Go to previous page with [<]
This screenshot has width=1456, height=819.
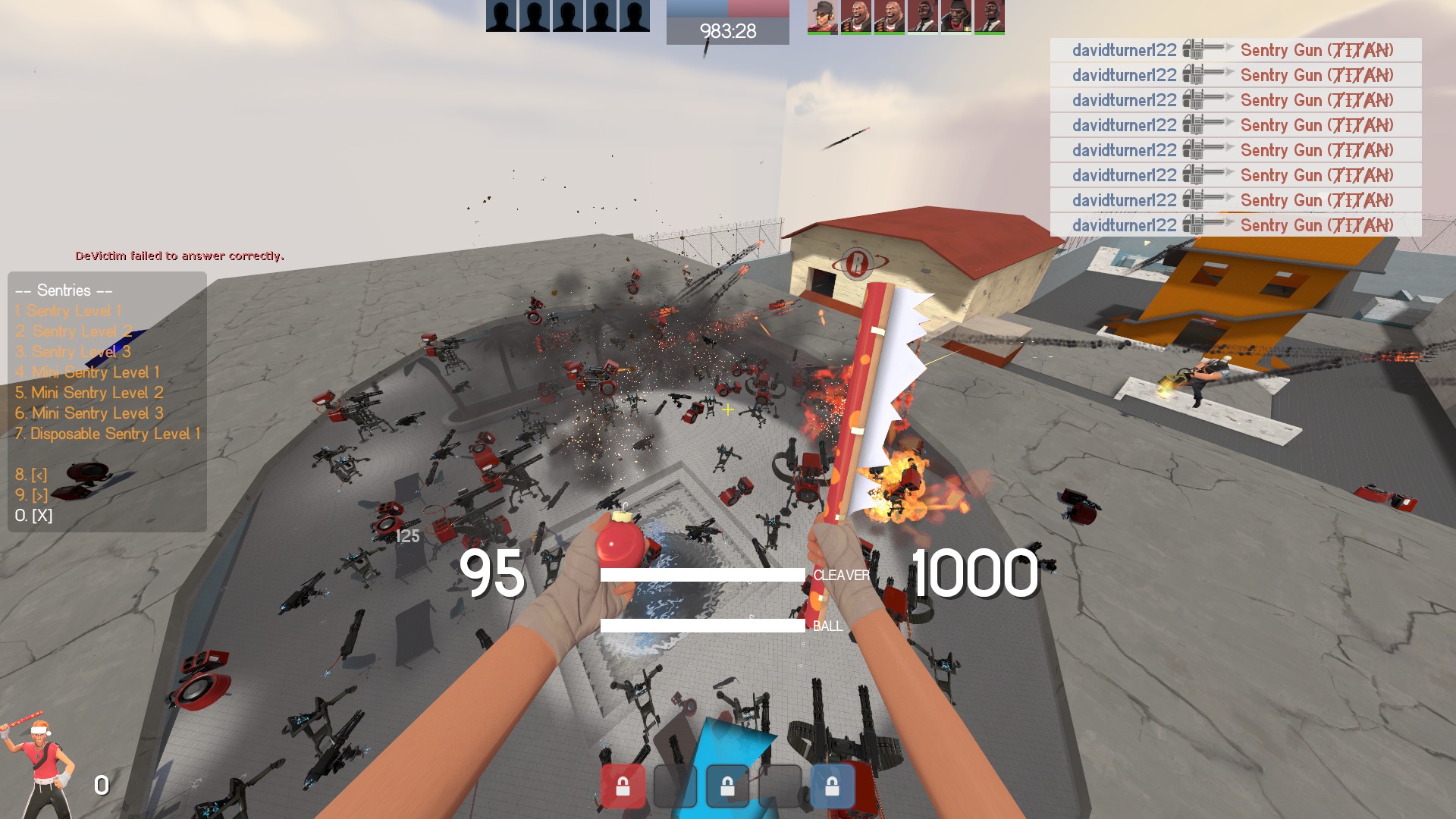point(31,475)
